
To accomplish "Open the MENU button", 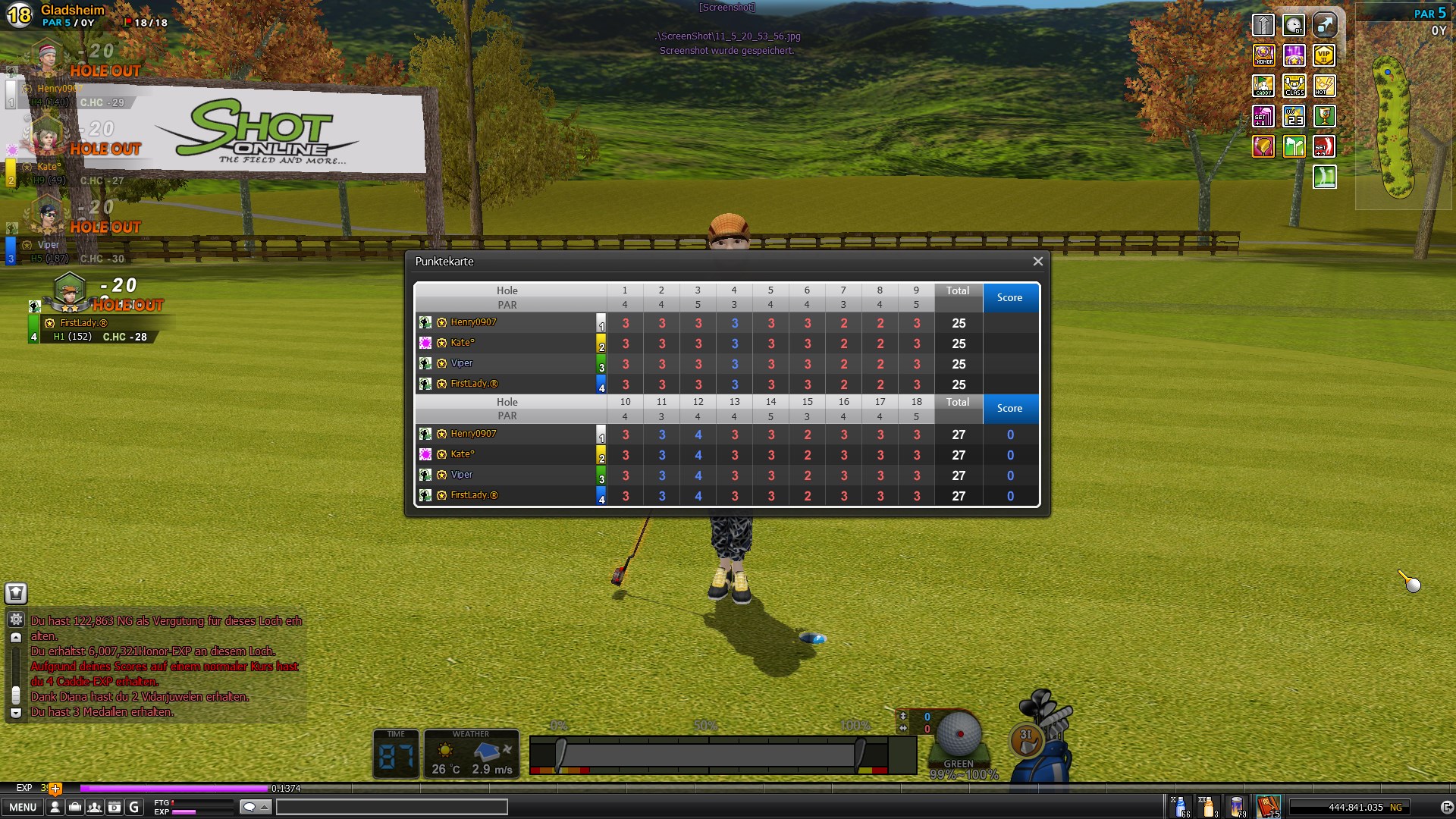I will [x=23, y=807].
